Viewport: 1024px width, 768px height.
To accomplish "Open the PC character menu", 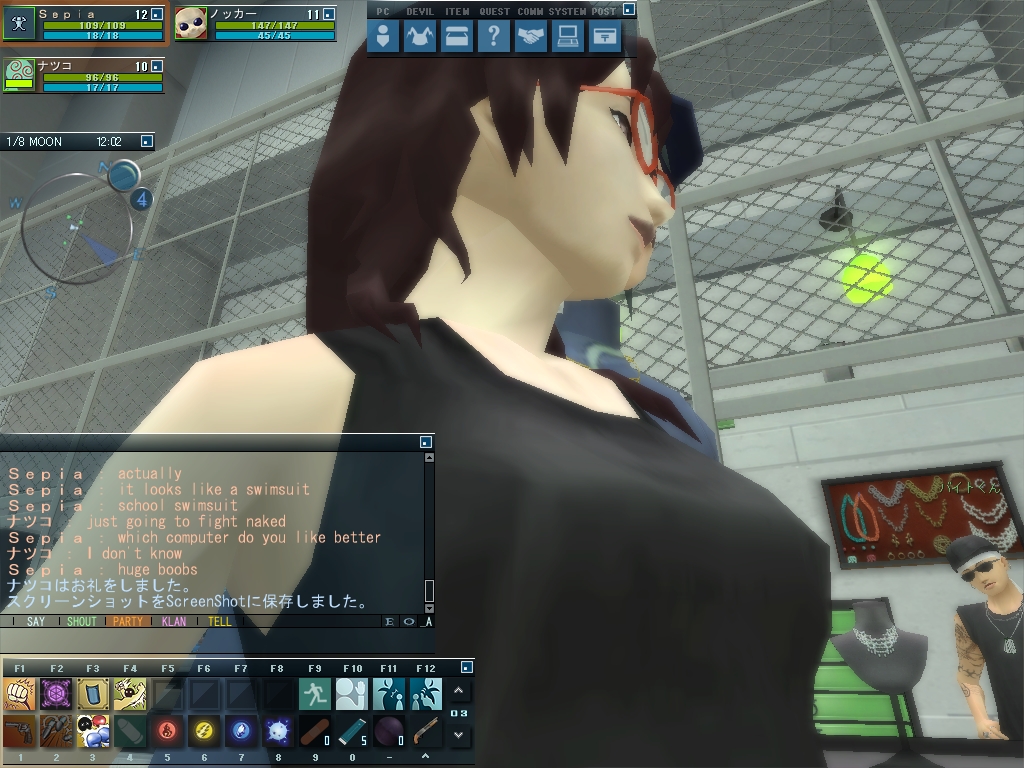I will point(383,37).
